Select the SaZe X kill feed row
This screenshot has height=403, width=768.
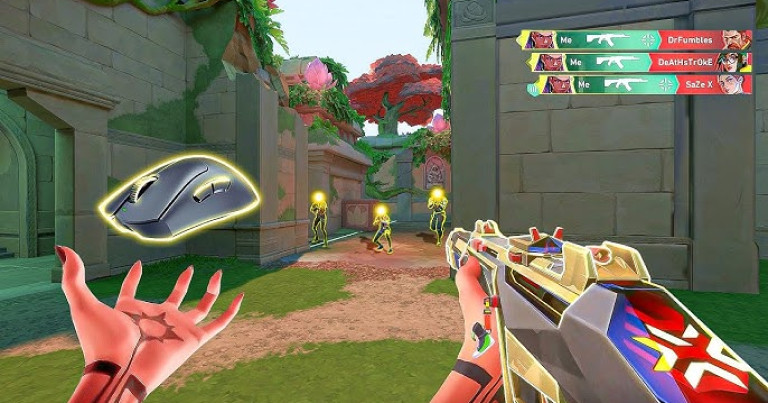634,84
